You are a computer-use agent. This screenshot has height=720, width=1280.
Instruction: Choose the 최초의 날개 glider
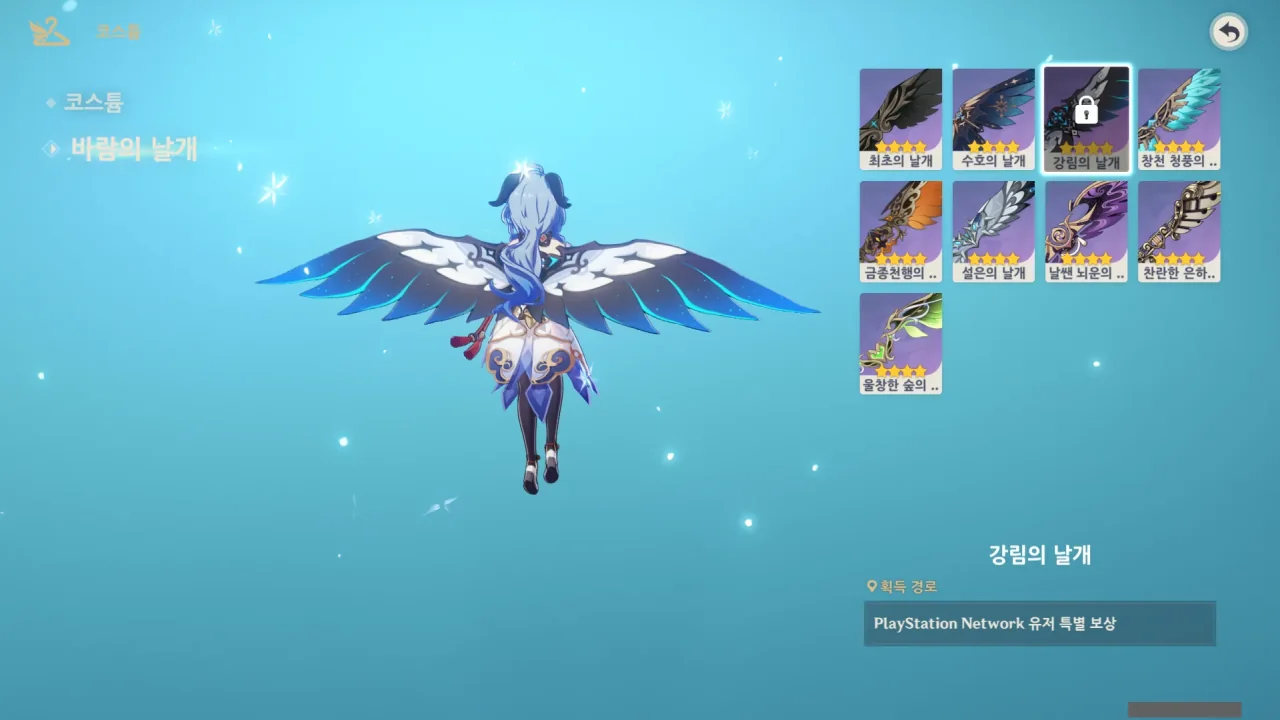pos(900,118)
